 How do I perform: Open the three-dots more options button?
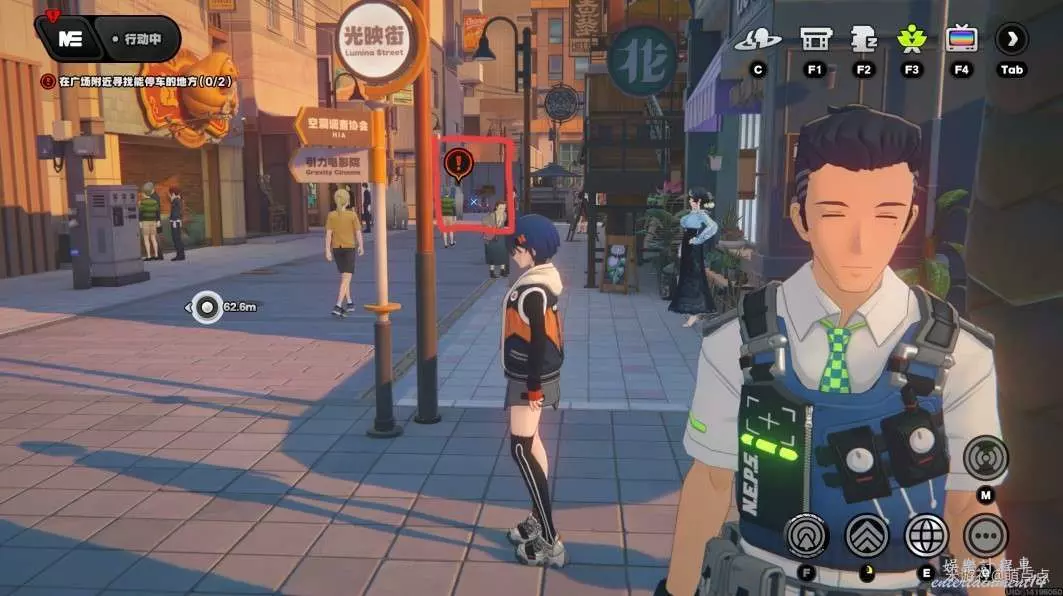tap(985, 535)
